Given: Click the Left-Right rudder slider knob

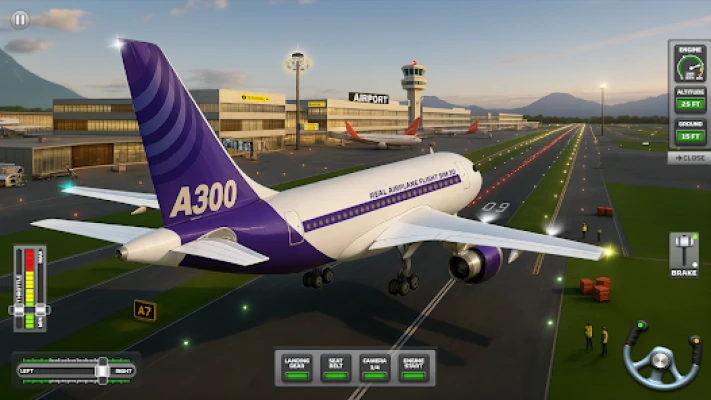Looking at the screenshot, I should pos(102,370).
